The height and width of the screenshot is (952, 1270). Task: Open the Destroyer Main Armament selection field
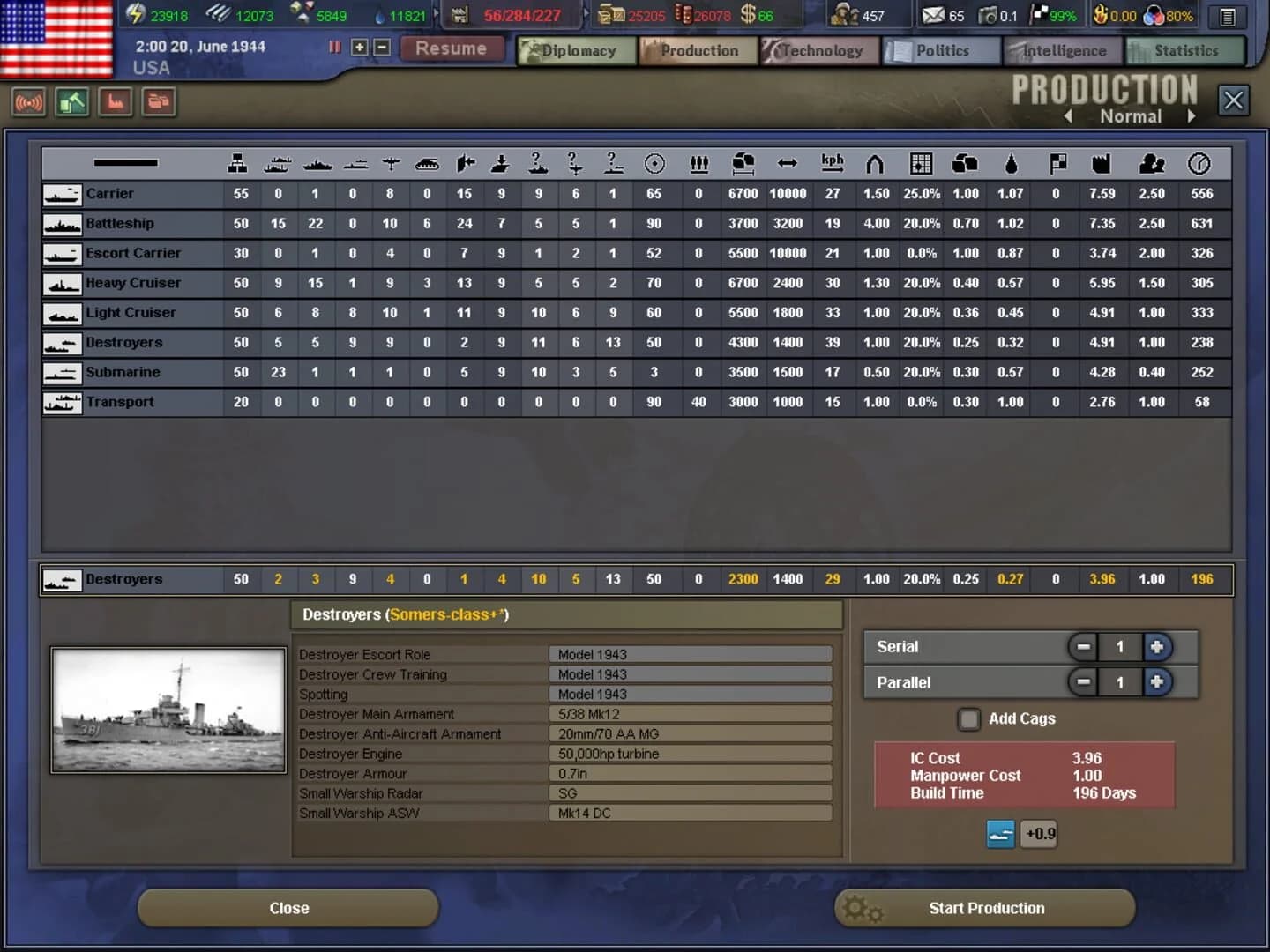691,713
